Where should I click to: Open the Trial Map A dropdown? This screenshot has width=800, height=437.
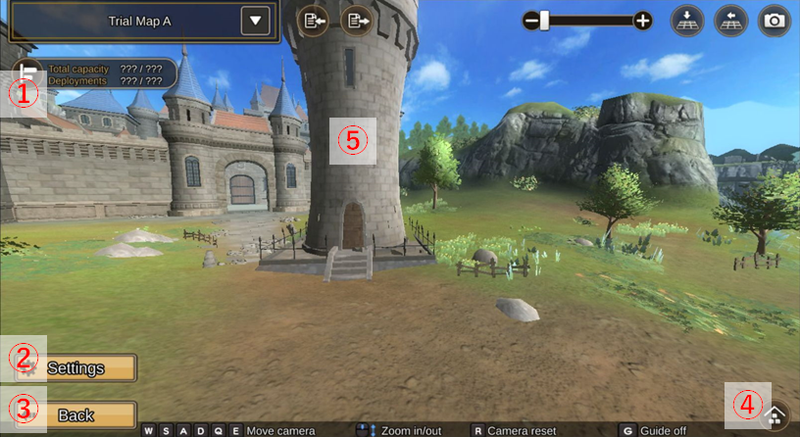click(x=256, y=20)
